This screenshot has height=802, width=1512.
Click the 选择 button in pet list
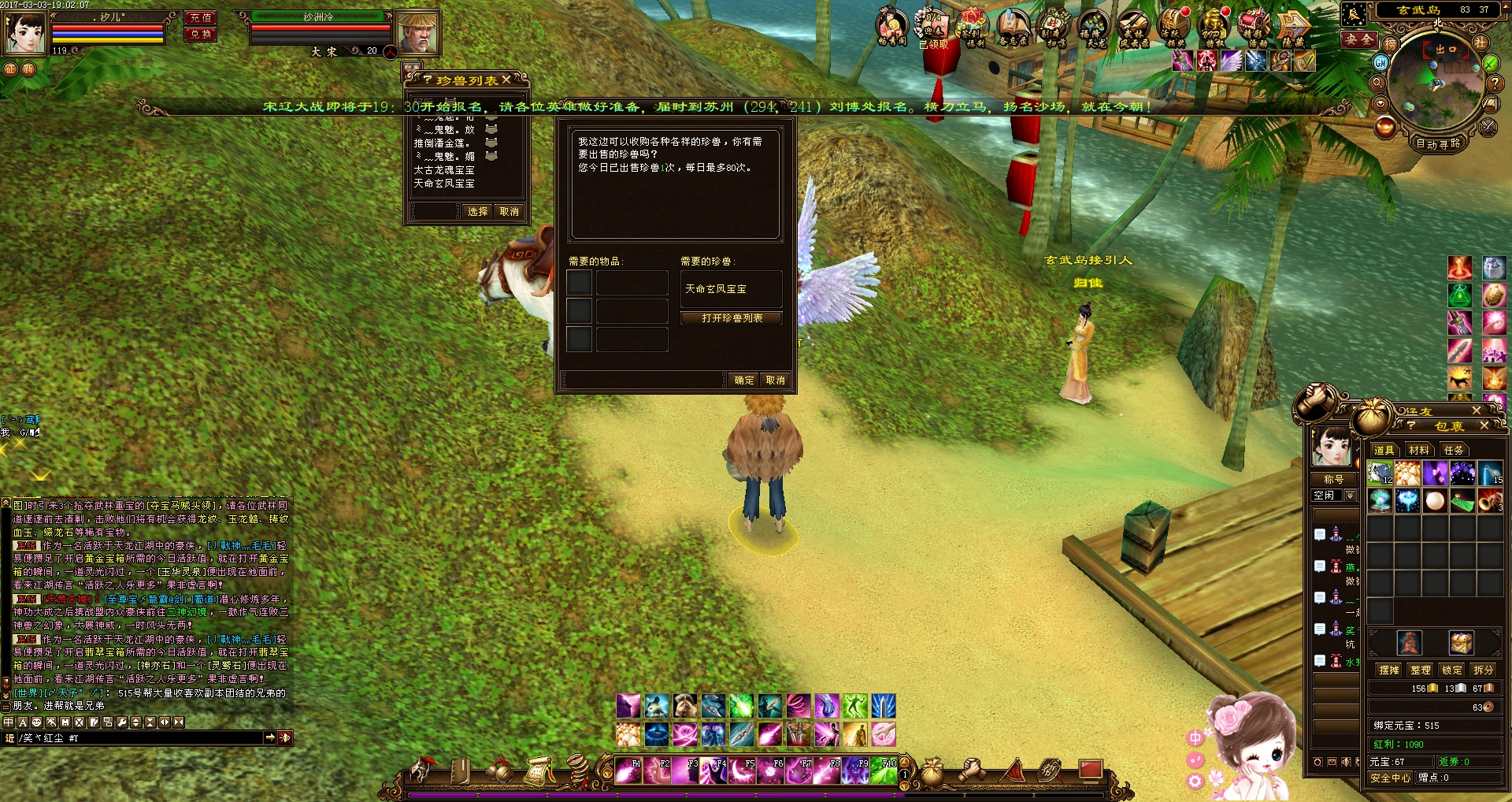click(x=477, y=212)
